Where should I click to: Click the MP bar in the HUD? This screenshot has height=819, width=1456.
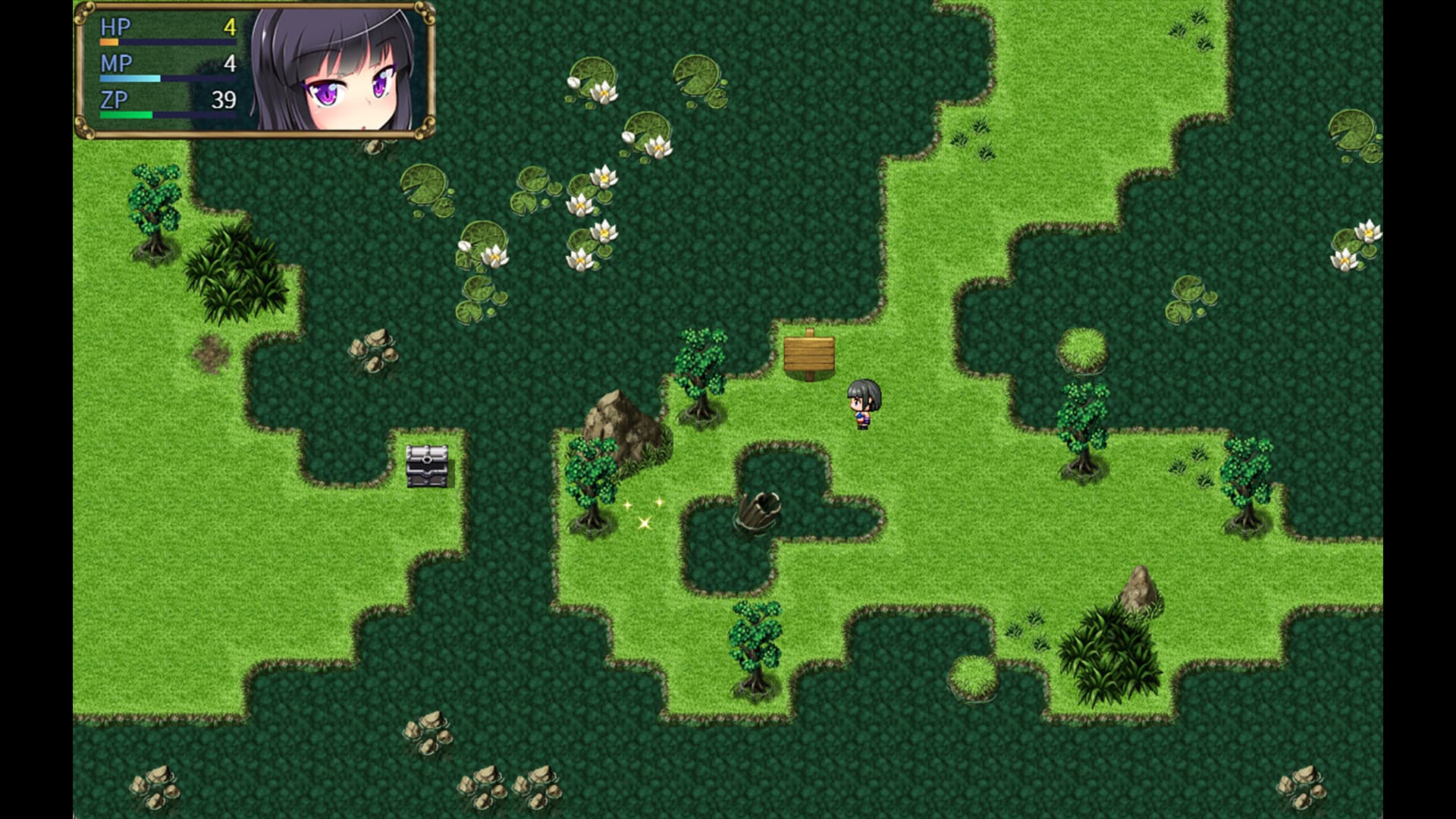pos(133,78)
